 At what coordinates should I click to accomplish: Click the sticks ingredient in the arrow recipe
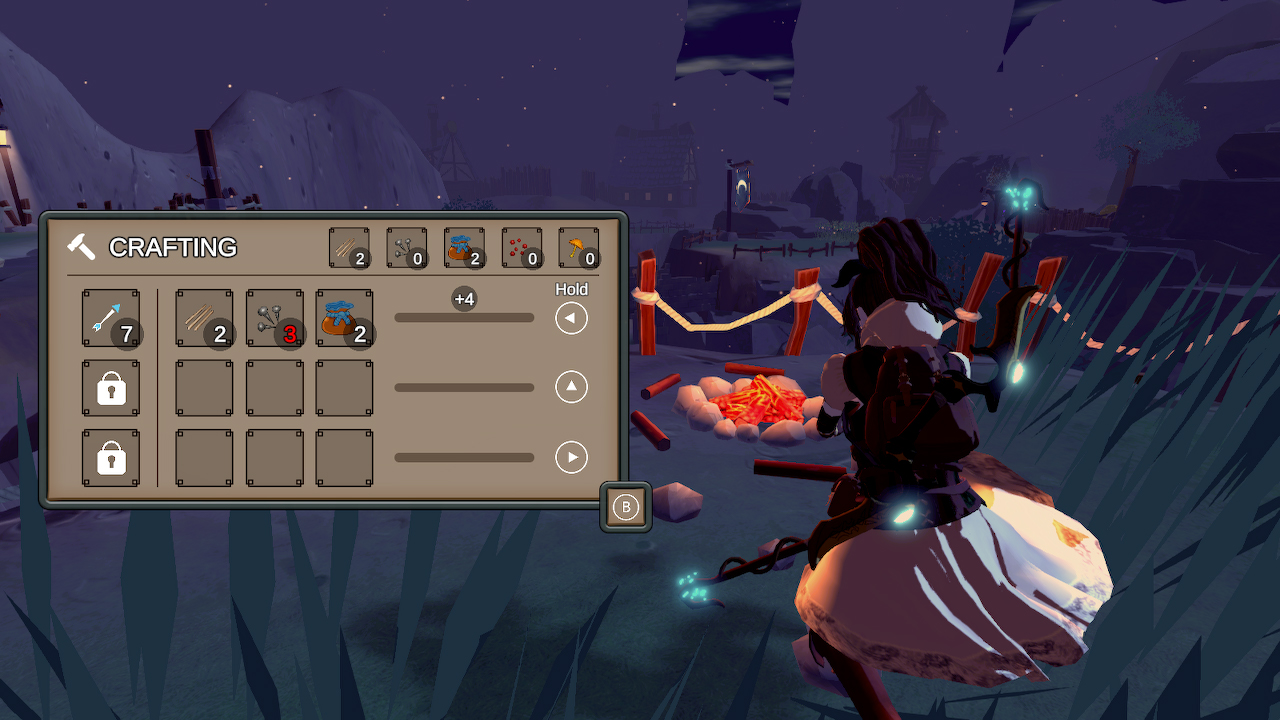[x=204, y=317]
